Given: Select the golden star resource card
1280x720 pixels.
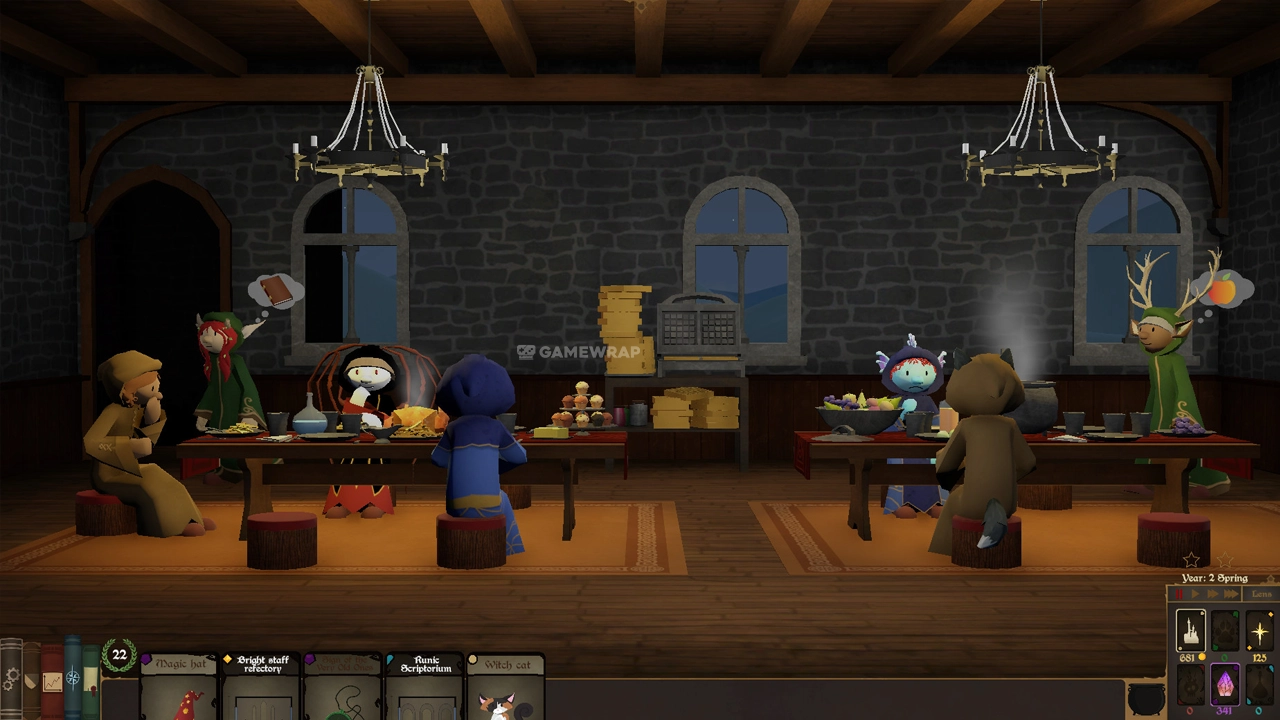Looking at the screenshot, I should coord(1259,631).
